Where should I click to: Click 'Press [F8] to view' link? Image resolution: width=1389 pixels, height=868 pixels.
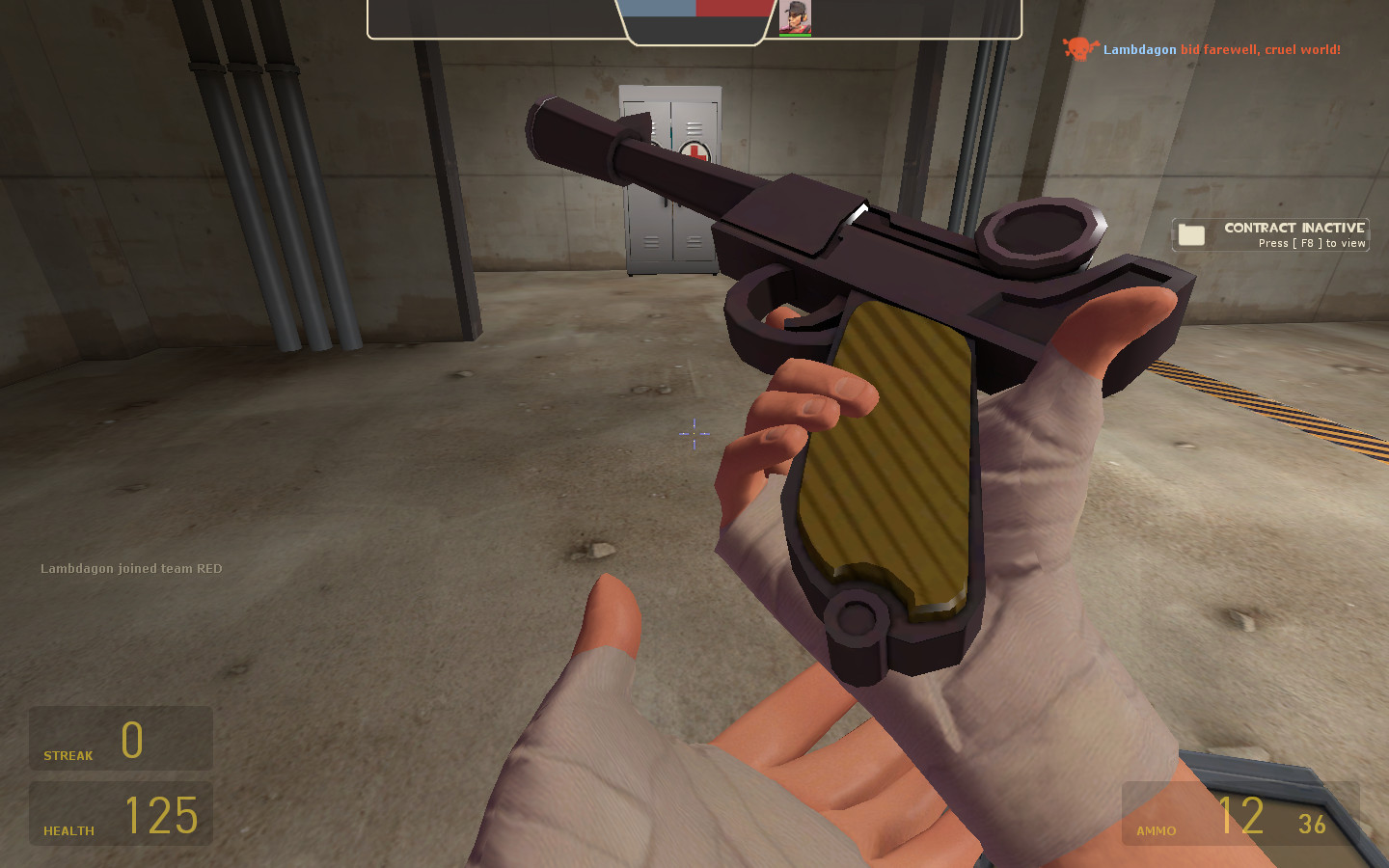pos(1312,244)
